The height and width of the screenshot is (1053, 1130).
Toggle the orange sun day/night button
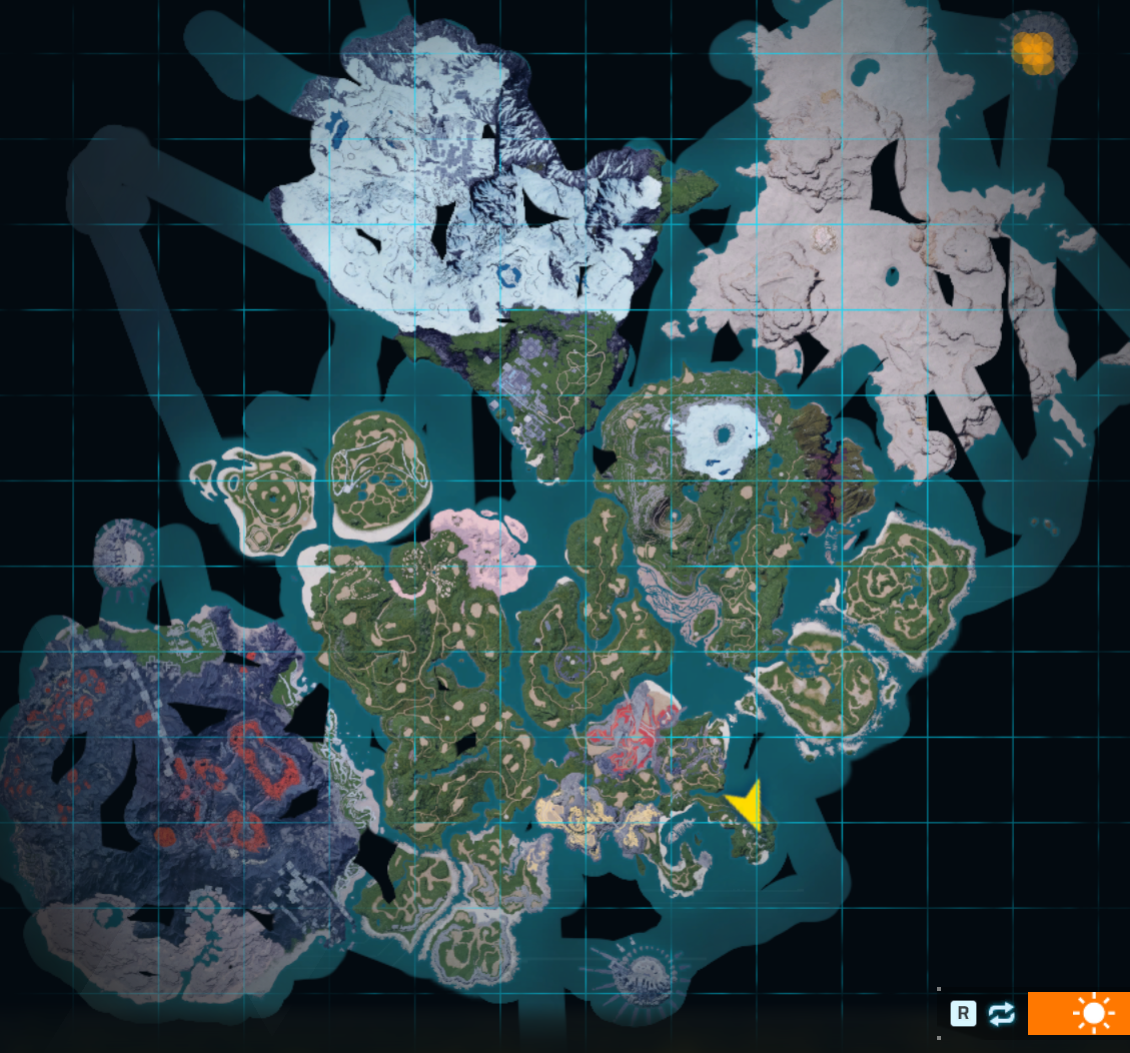click(x=1091, y=1013)
